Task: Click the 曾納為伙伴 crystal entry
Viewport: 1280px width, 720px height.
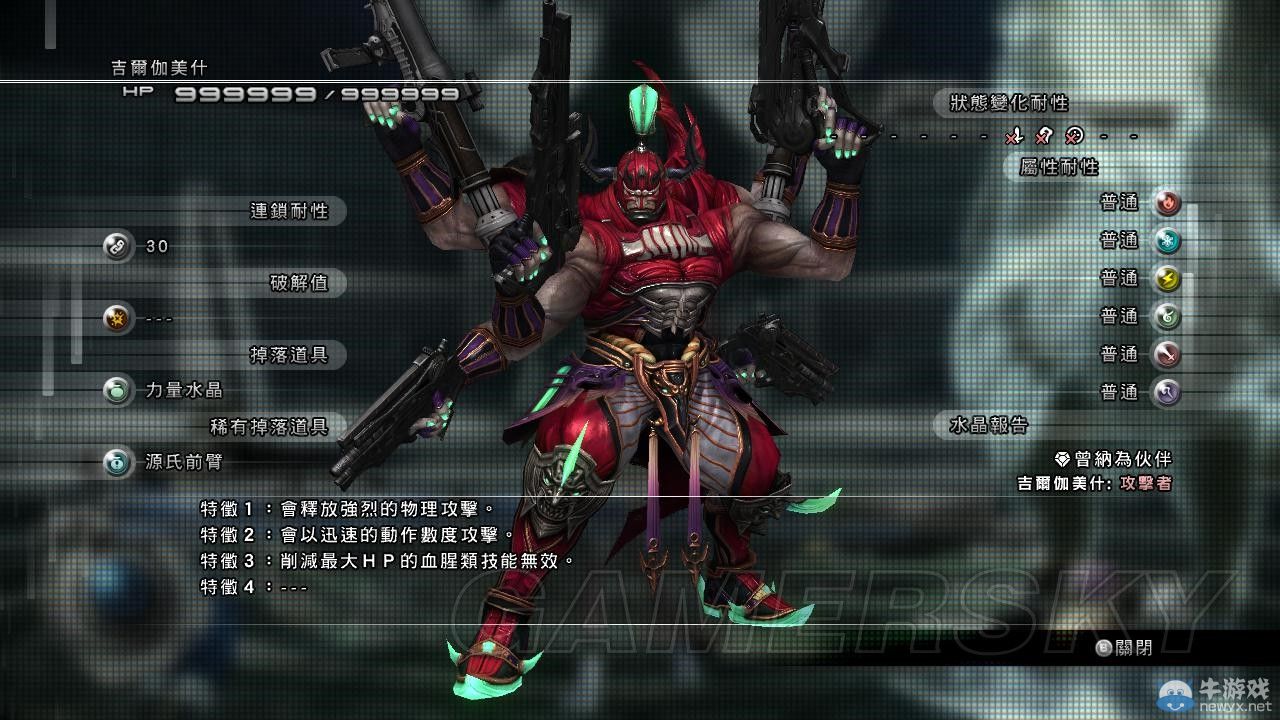Action: click(x=1113, y=459)
